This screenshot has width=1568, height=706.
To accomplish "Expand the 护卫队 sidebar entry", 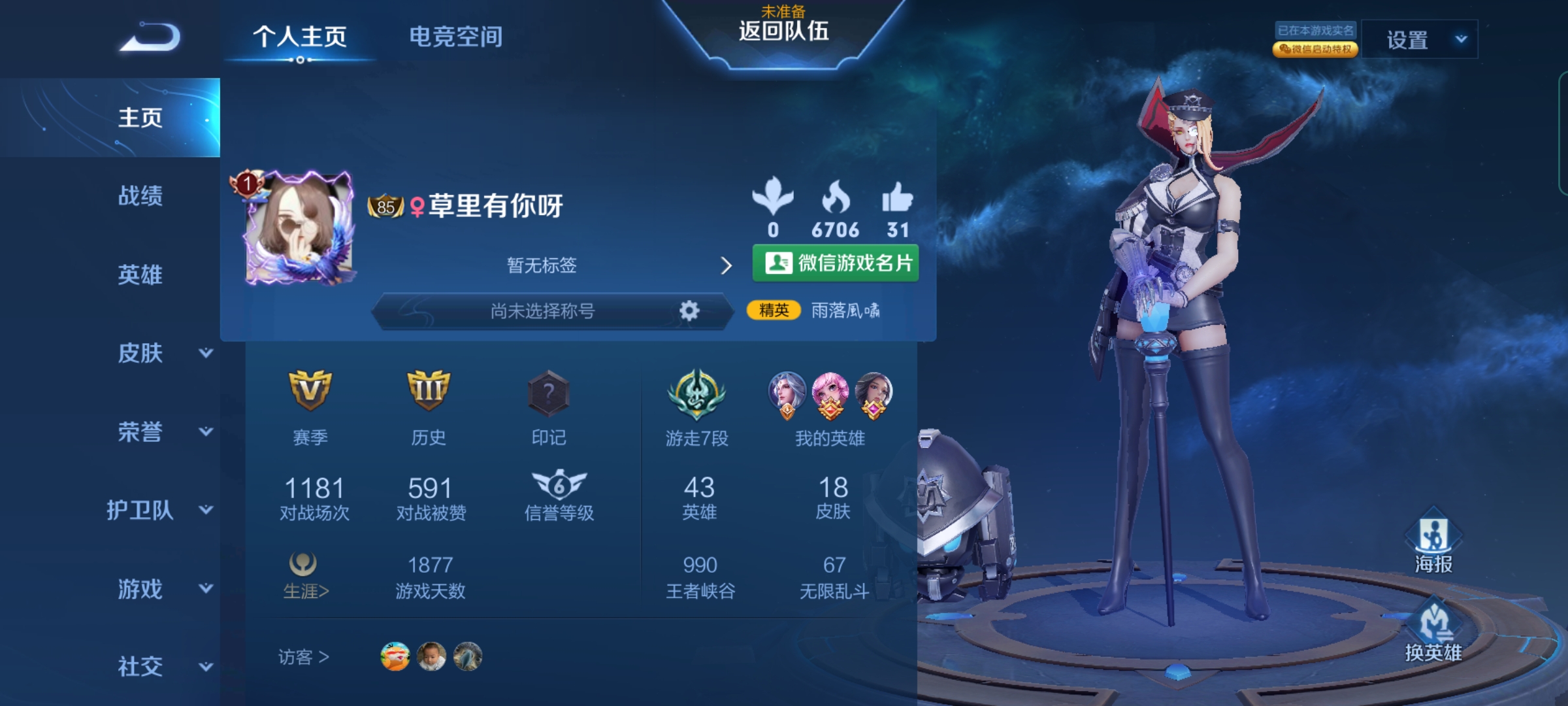I will coord(160,510).
